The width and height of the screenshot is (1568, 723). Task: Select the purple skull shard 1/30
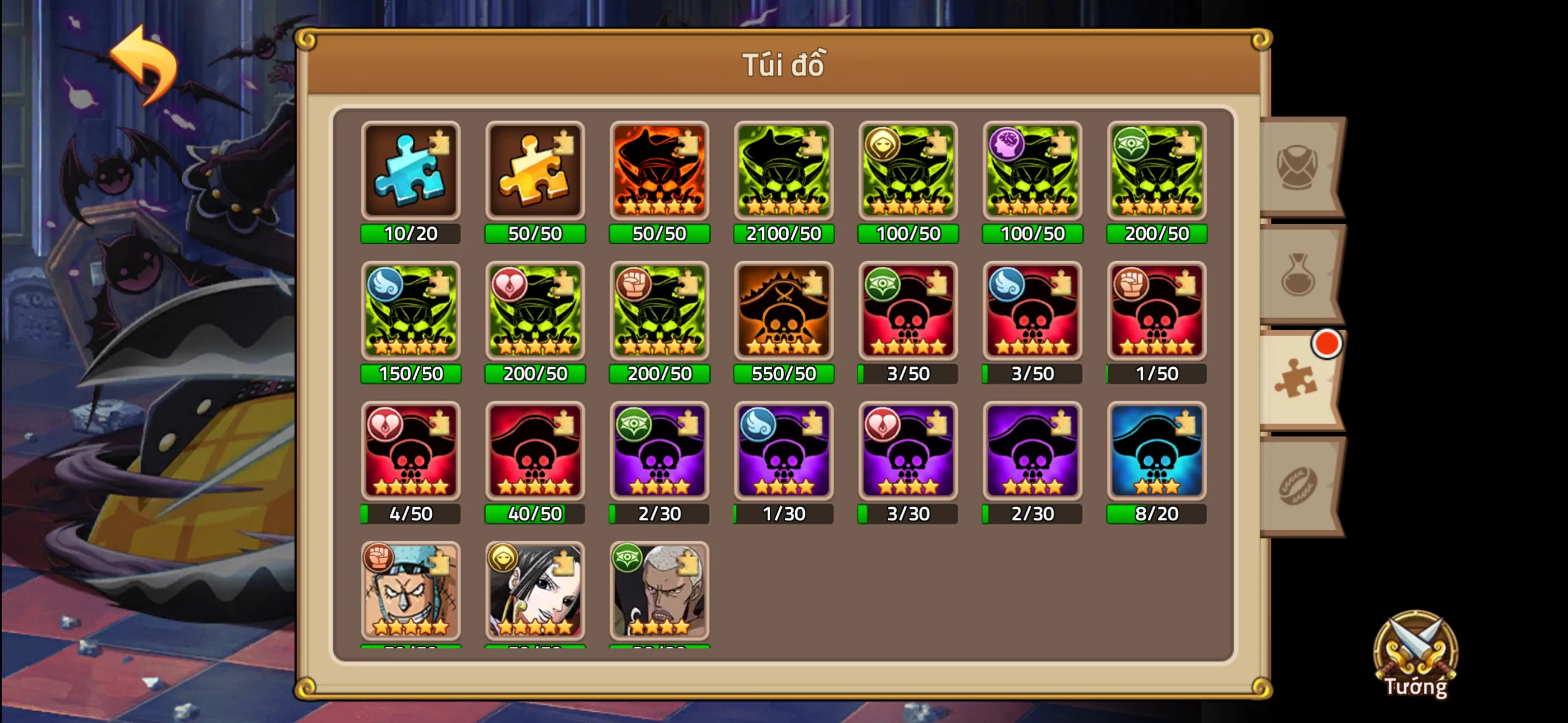coord(783,452)
